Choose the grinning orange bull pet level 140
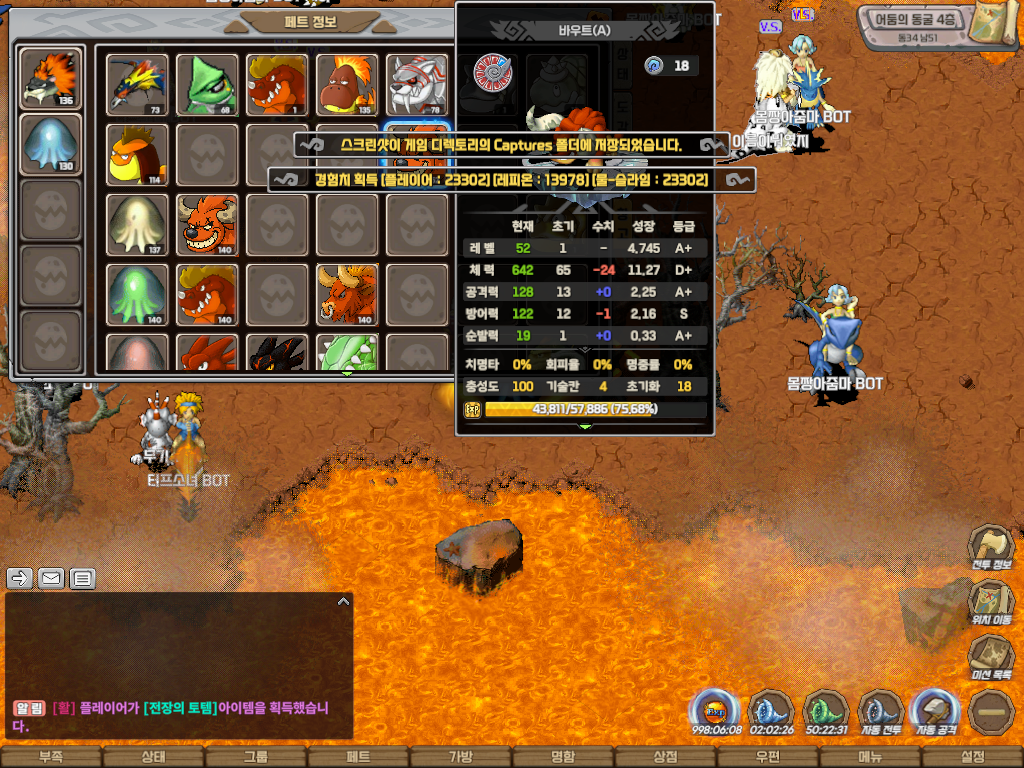The width and height of the screenshot is (1024, 768). [207, 223]
